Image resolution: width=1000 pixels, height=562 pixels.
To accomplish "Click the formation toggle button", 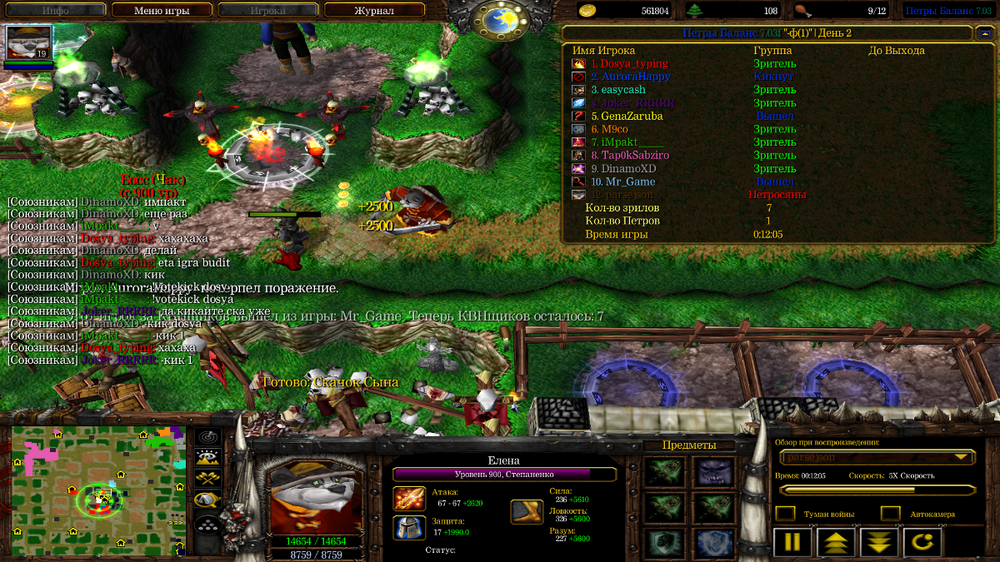I will click(208, 526).
